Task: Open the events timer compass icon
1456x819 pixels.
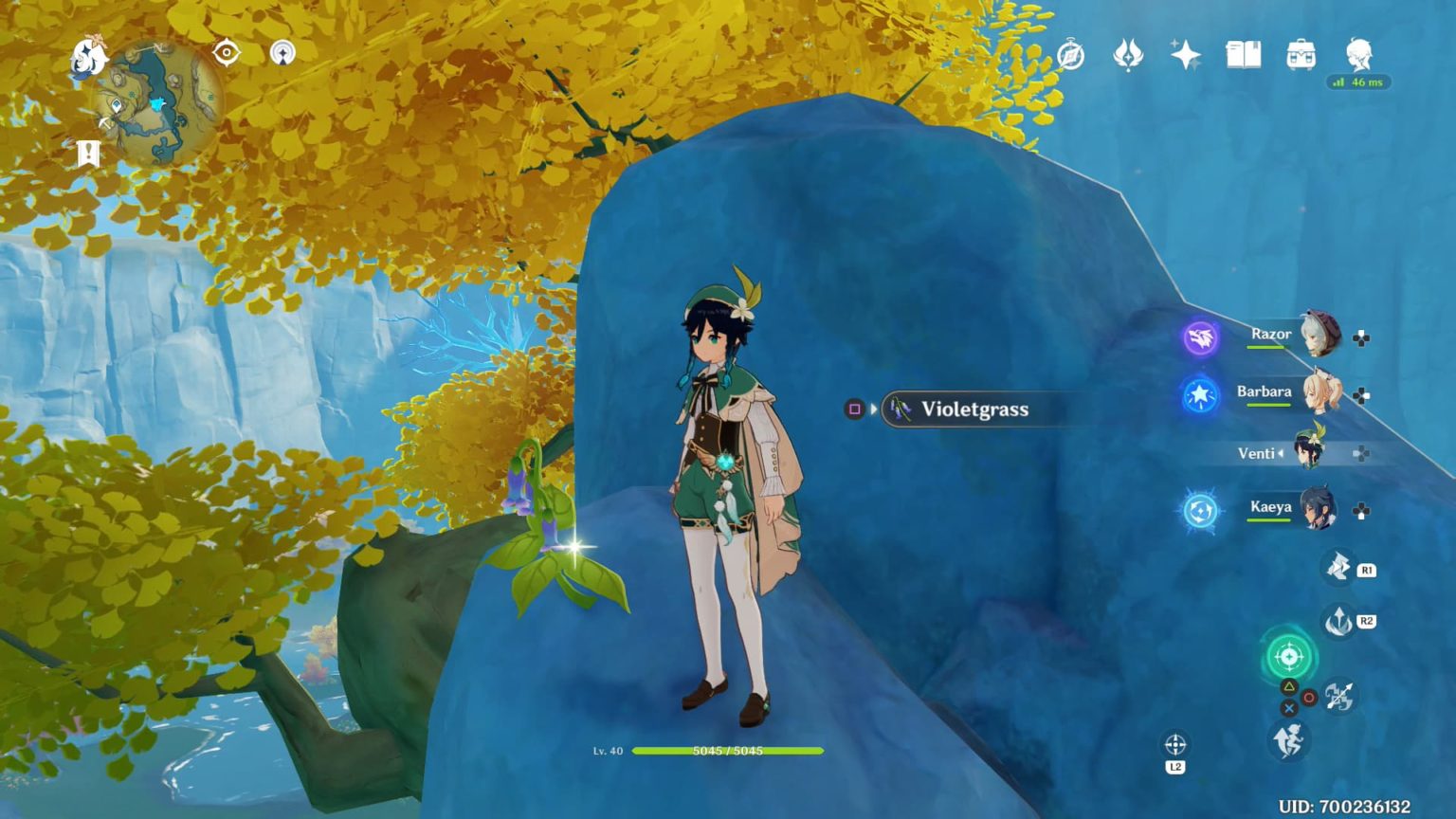Action: tap(1069, 55)
